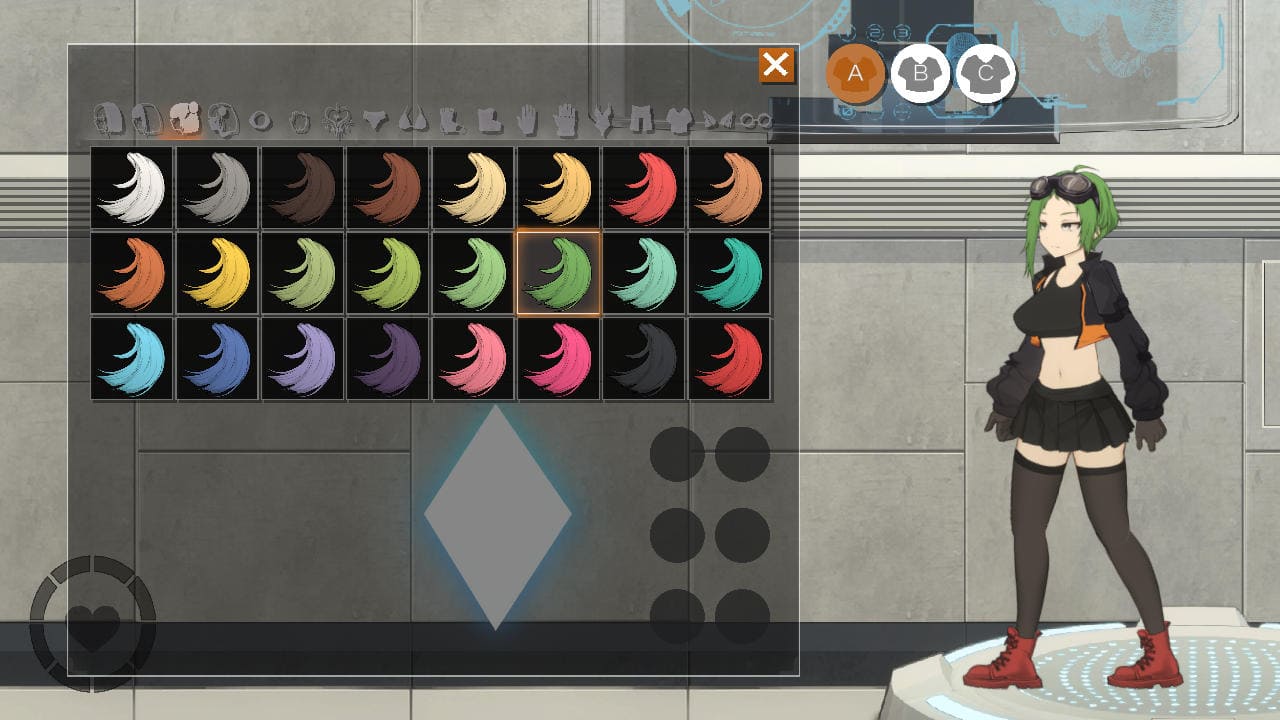Open the eyeglasses category tab
Viewport: 1280px width, 720px height.
click(x=756, y=121)
